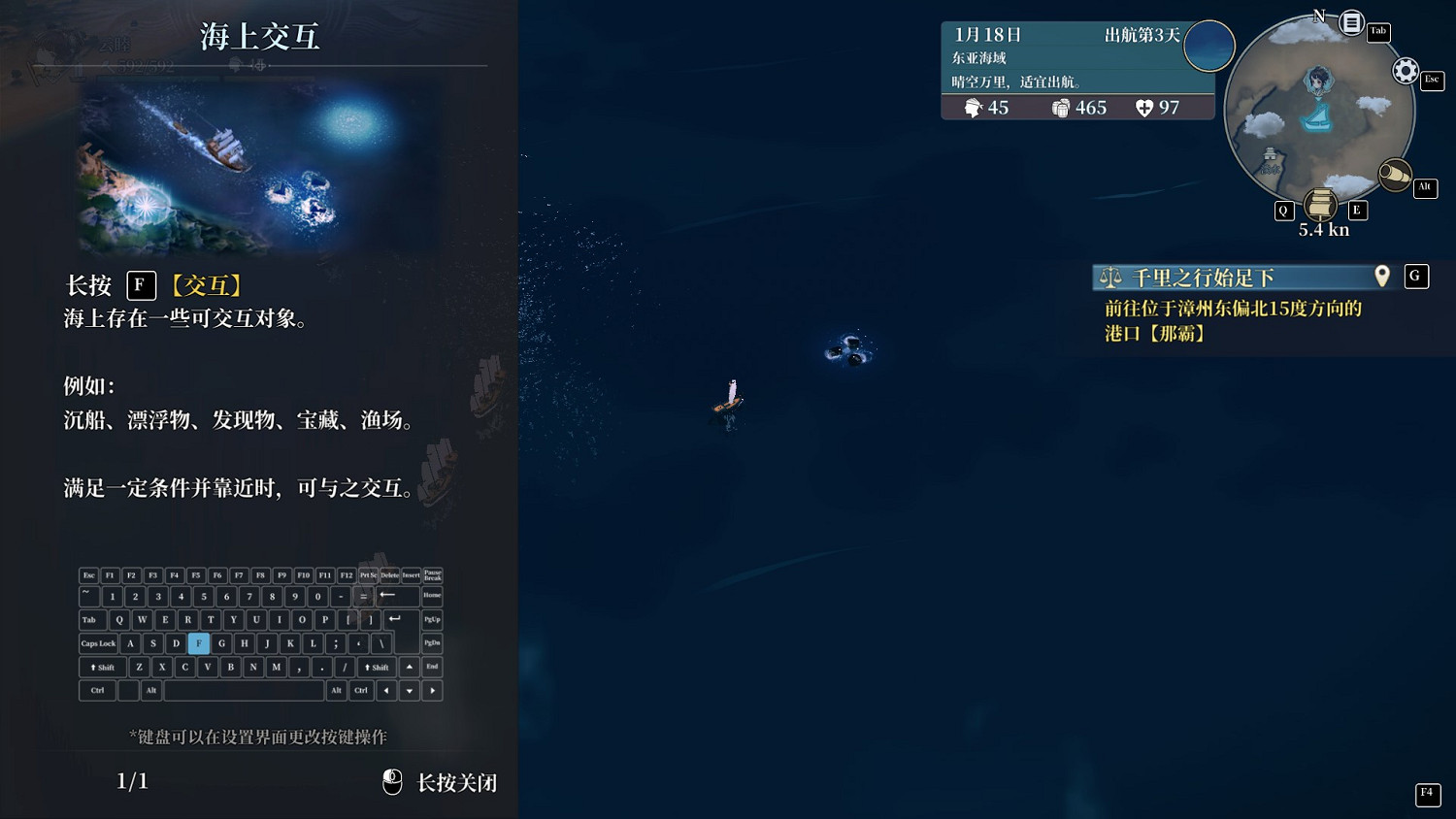This screenshot has height=819, width=1456.
Task: Open the journal icon beside the minimap
Action: 1350,22
